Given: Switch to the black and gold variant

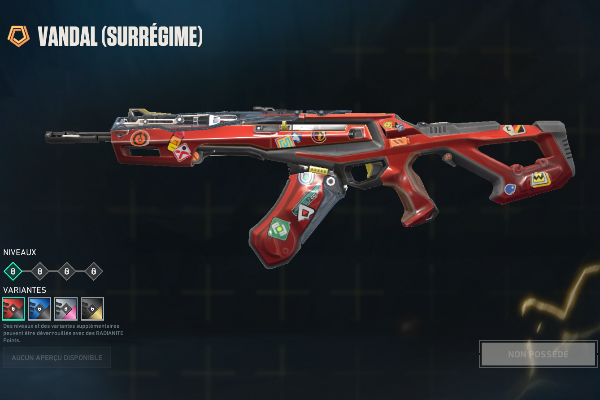Looking at the screenshot, I should coord(92,308).
